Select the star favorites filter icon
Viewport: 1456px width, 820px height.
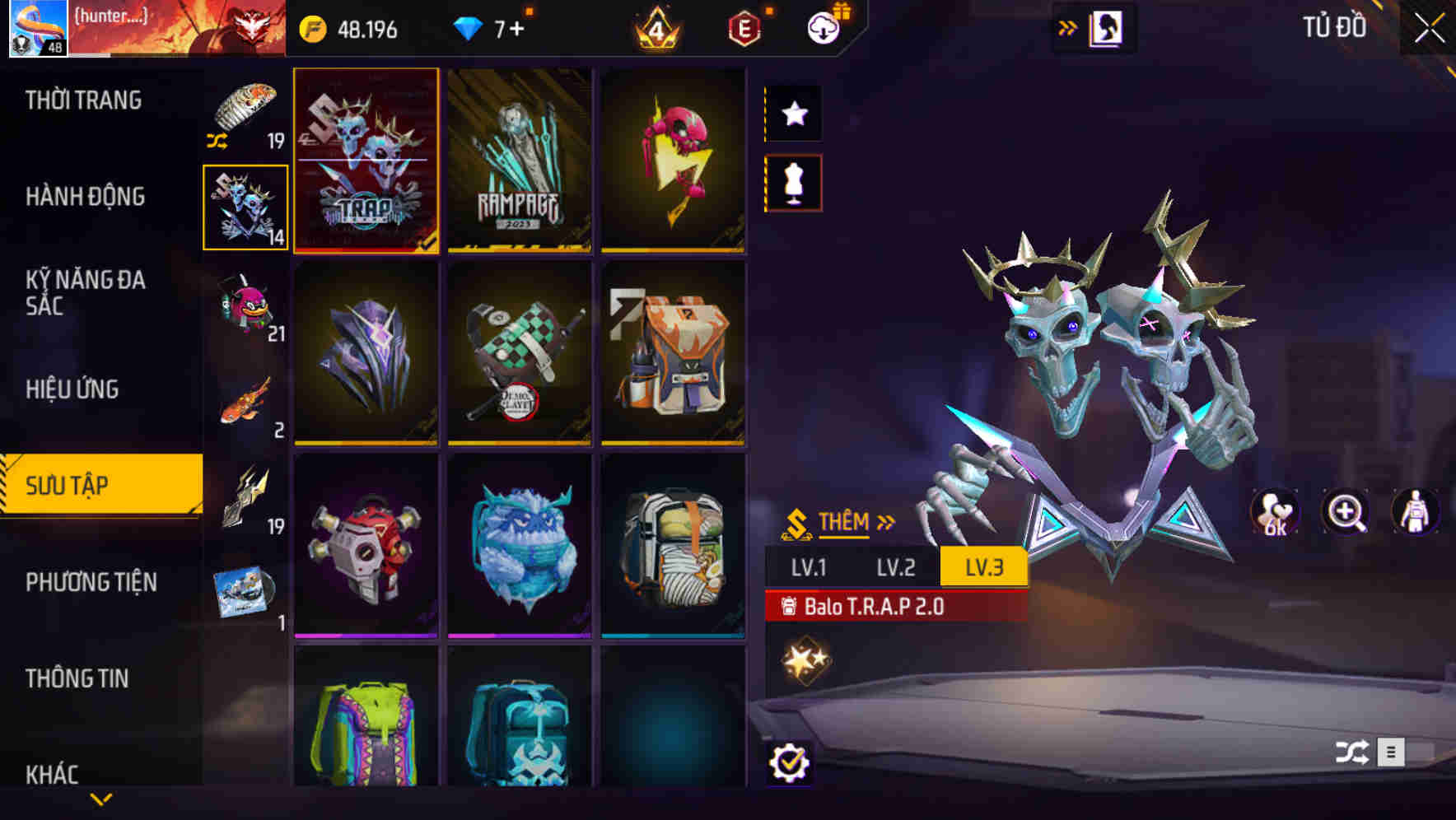[793, 113]
